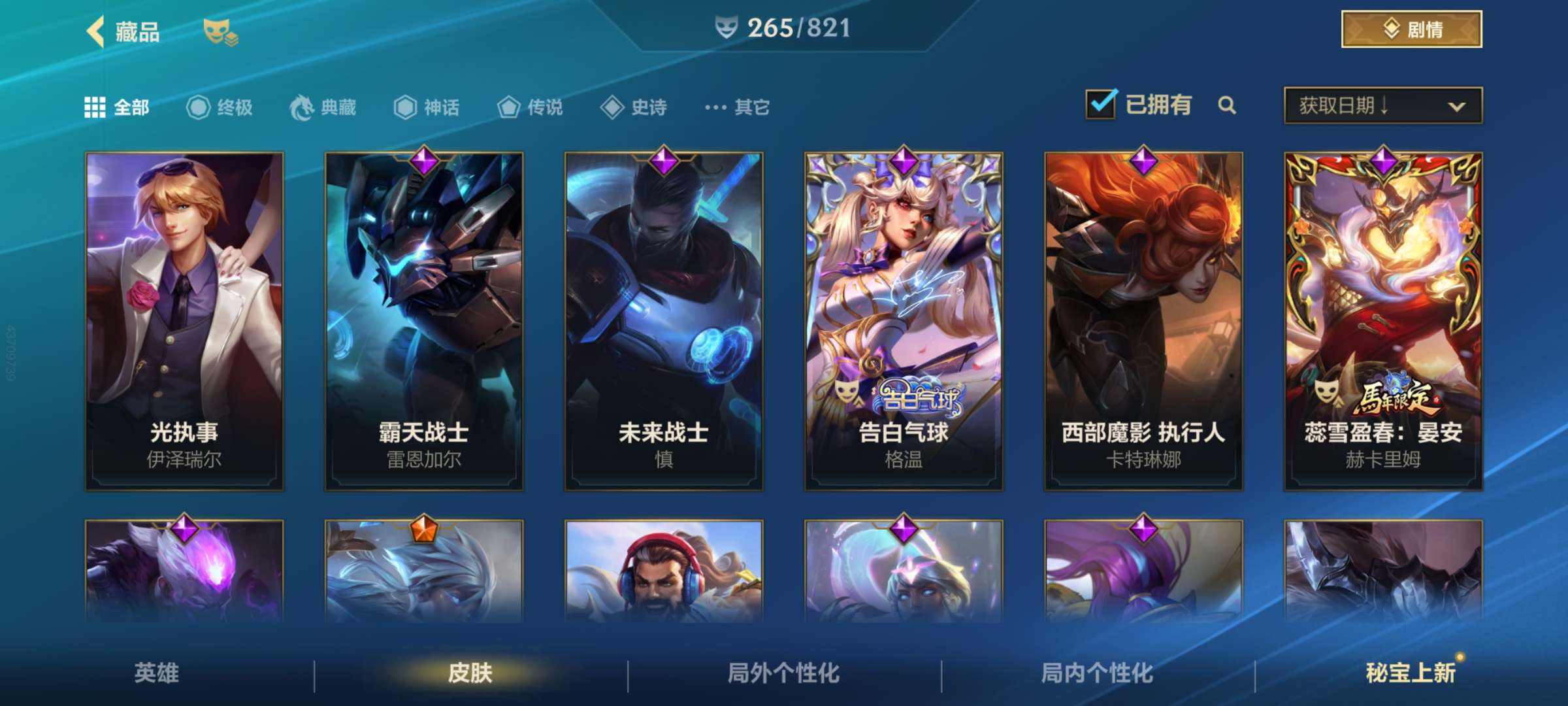Click the back arrow beside 藏品
Screen dimensions: 1568x706
[x=97, y=30]
